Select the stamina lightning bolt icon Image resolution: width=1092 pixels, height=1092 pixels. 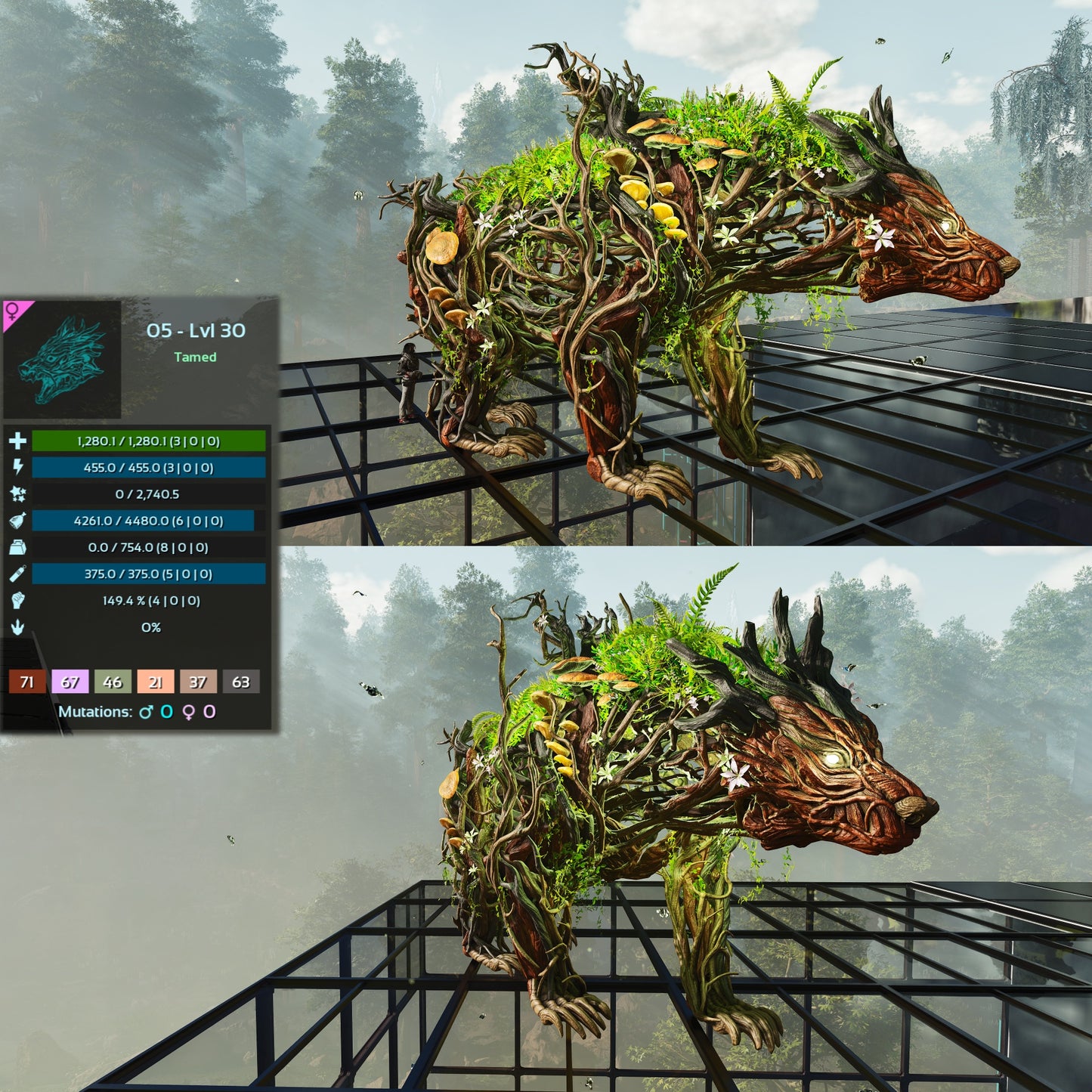click(x=17, y=467)
